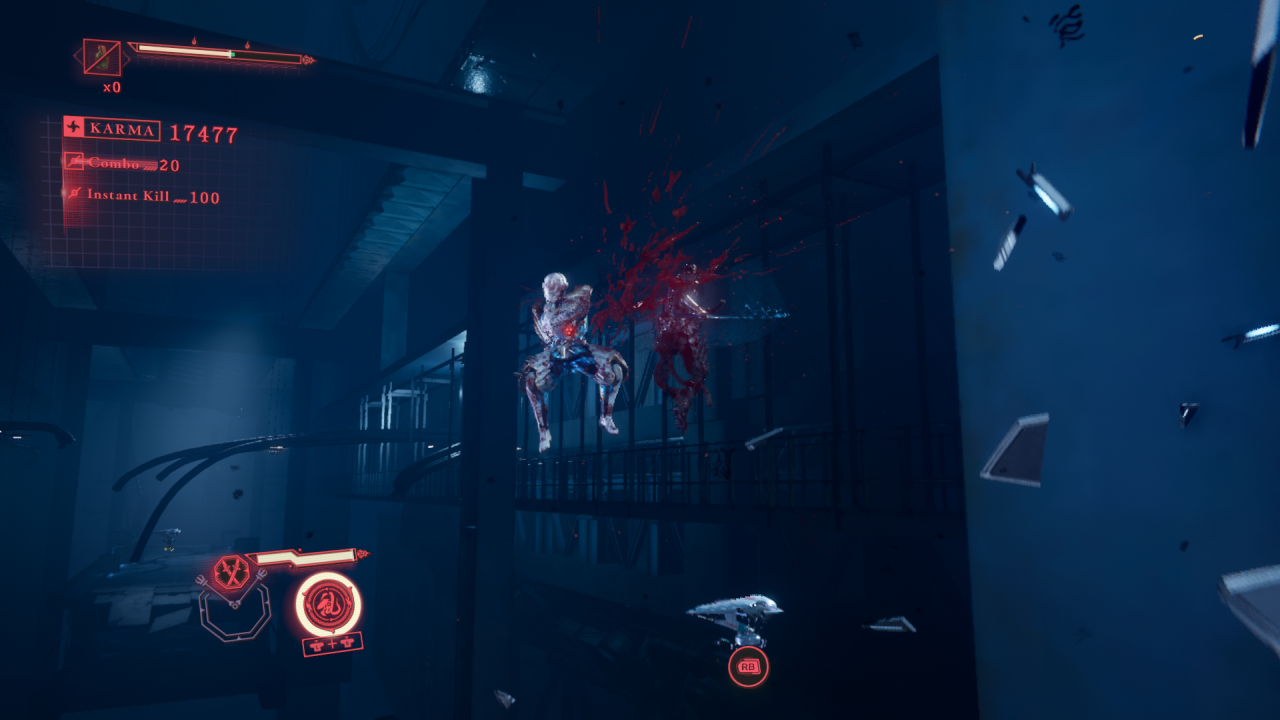Select the healing item slot showing x0
1280x720 pixels.
coord(102,58)
